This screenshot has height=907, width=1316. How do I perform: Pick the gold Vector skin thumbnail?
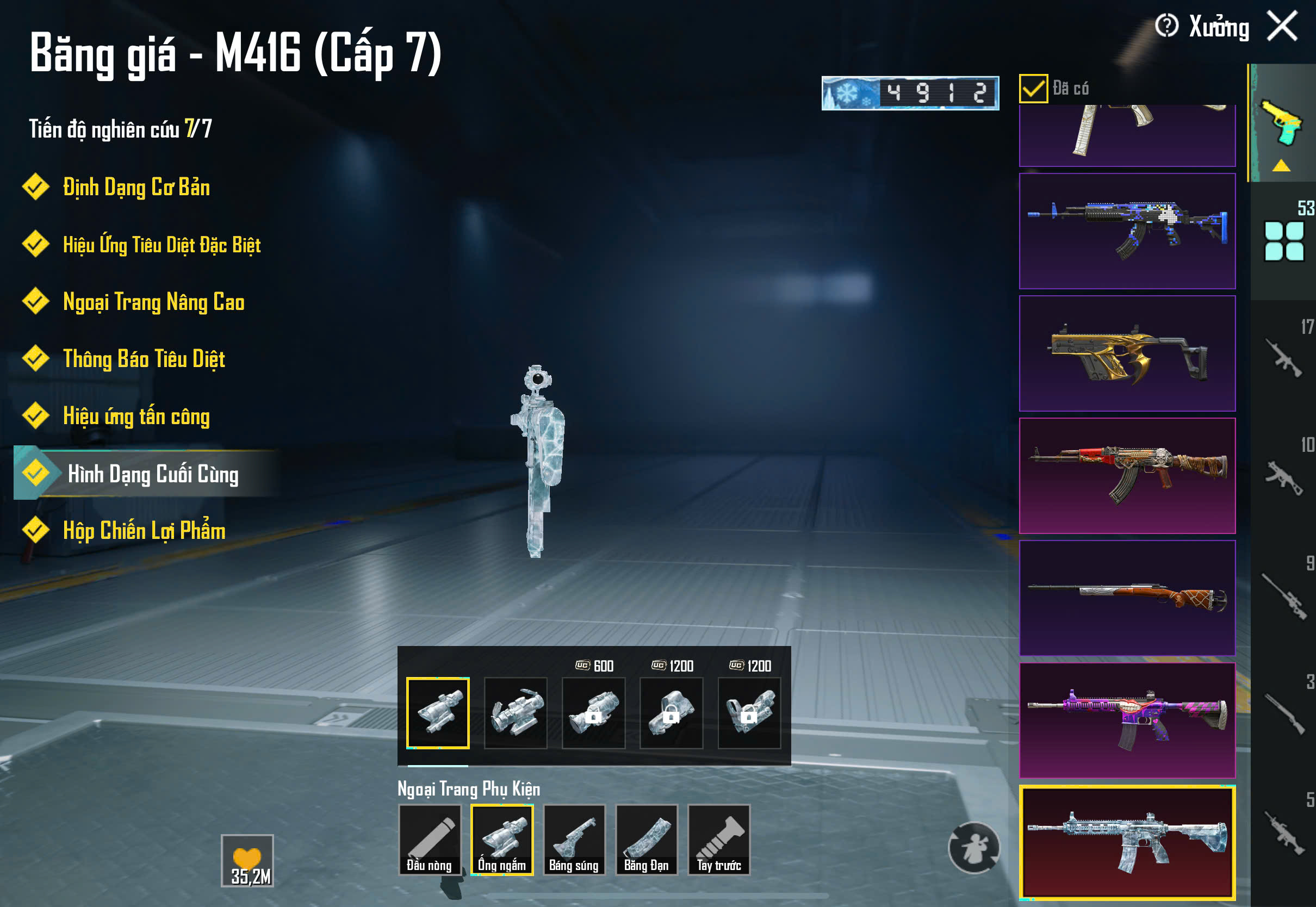pos(1127,353)
